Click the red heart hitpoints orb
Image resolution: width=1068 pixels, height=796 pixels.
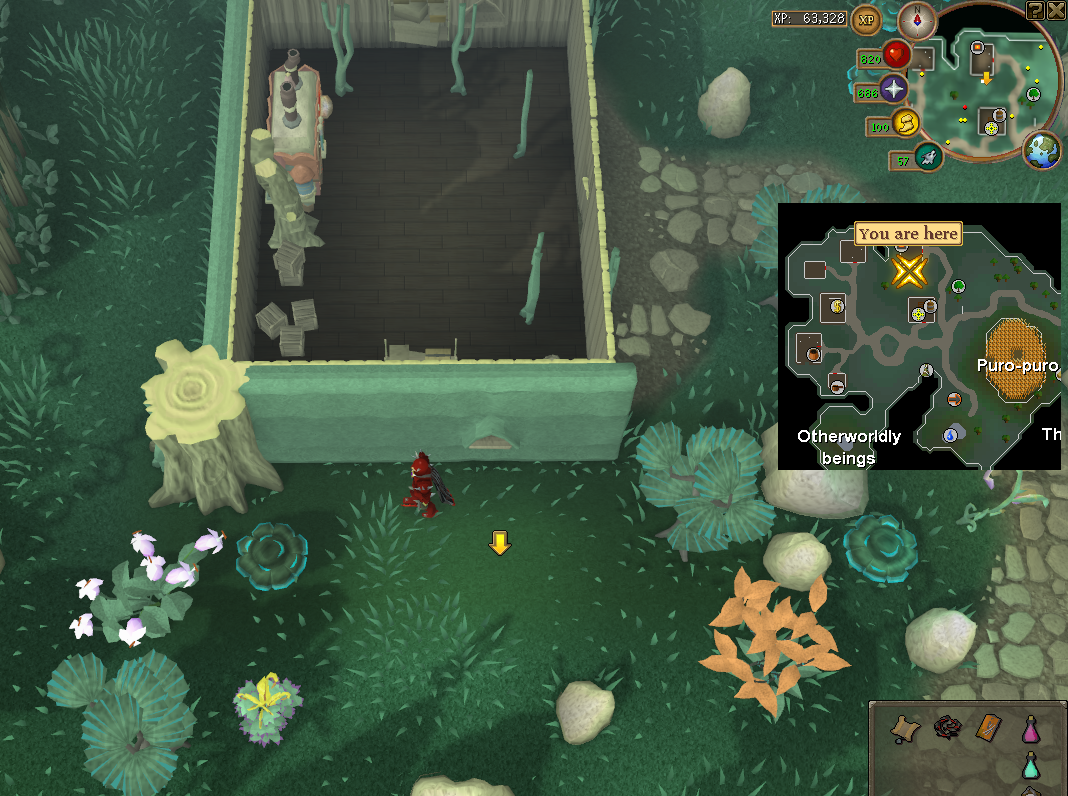[895, 55]
